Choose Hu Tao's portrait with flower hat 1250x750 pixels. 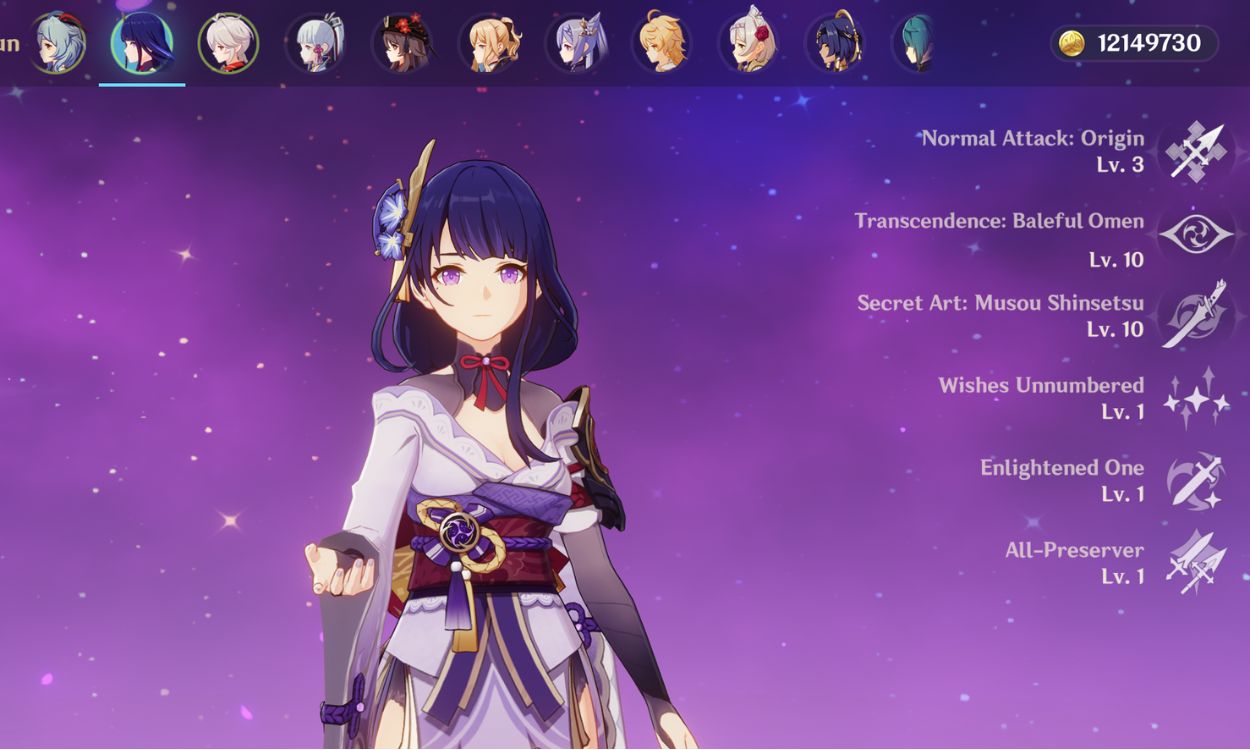click(x=401, y=43)
